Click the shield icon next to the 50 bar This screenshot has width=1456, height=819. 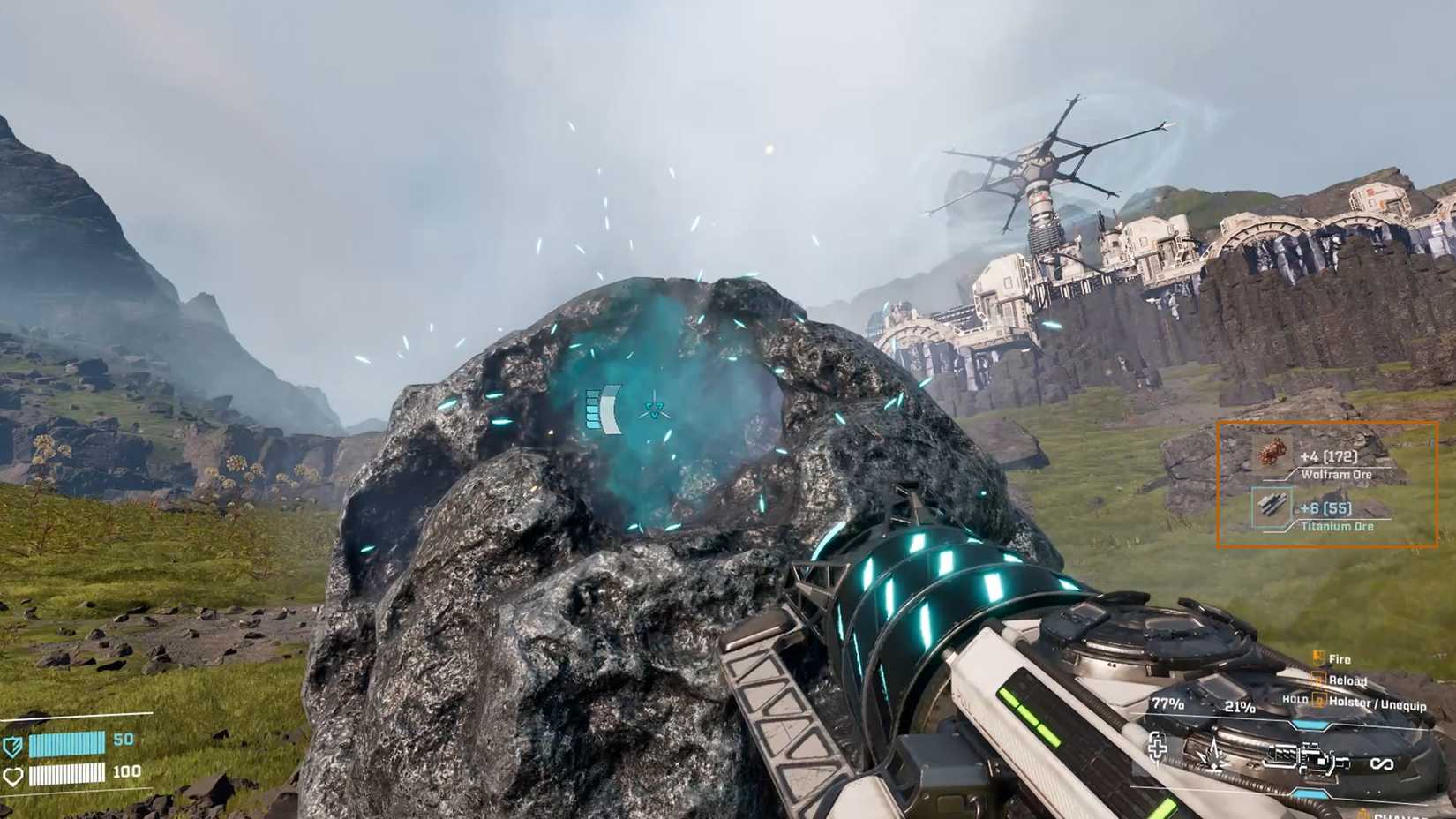[x=11, y=746]
